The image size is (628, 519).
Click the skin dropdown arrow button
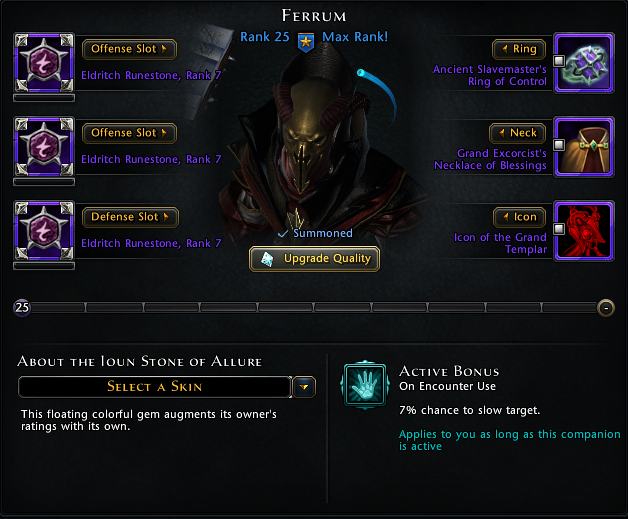[x=305, y=387]
